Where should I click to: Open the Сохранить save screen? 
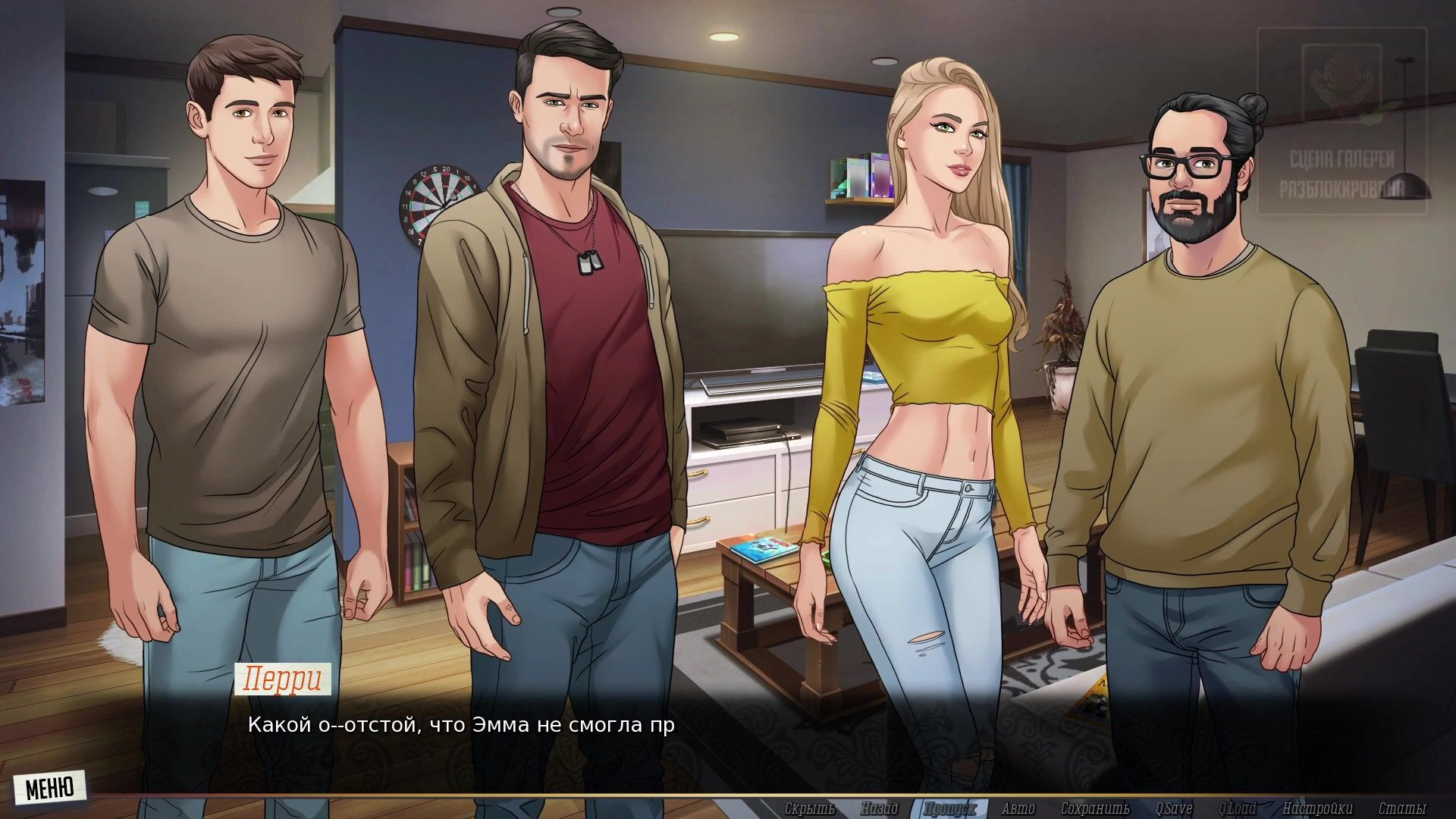click(x=1095, y=808)
